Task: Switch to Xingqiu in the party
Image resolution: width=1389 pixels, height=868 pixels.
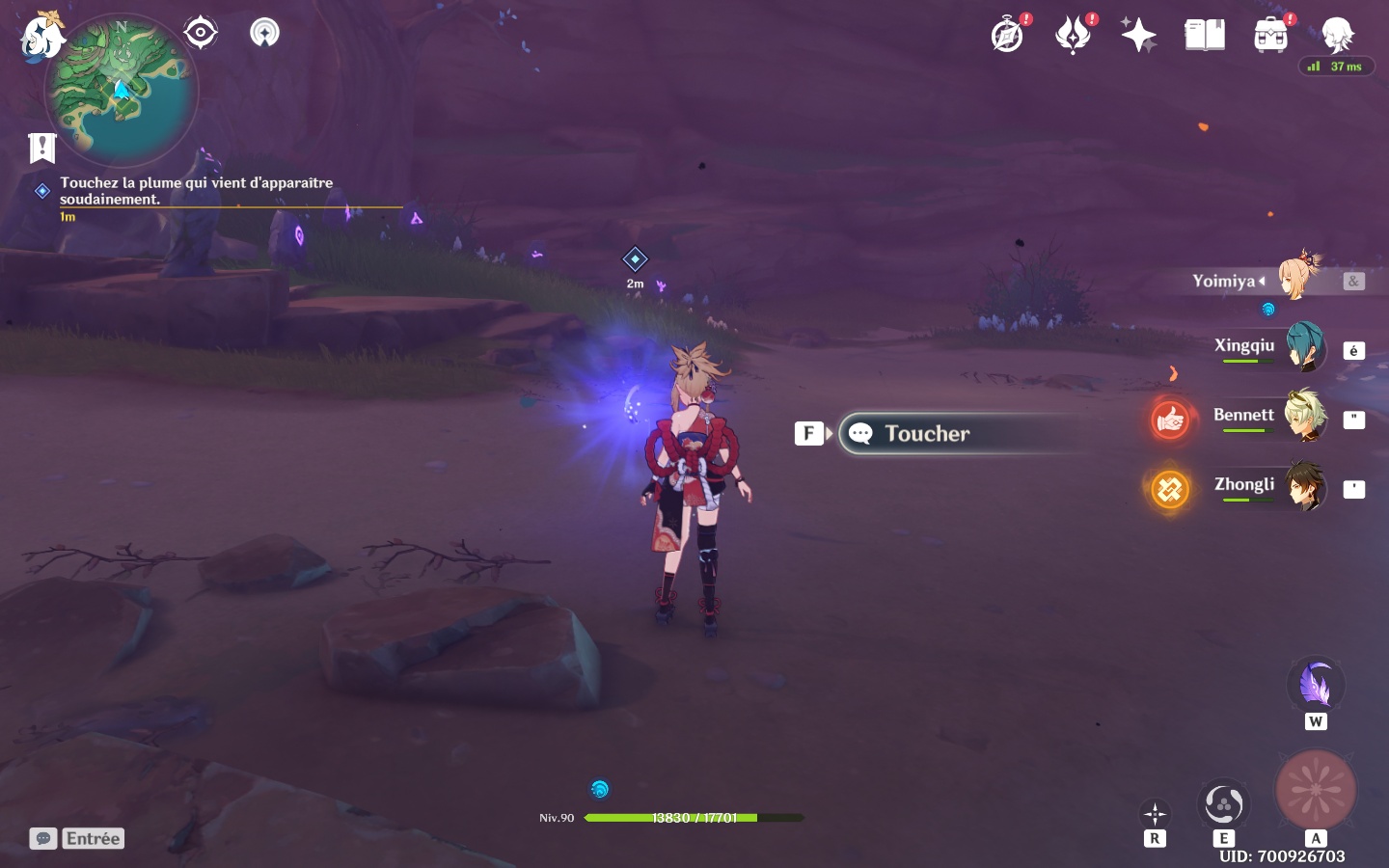Action: click(1303, 348)
